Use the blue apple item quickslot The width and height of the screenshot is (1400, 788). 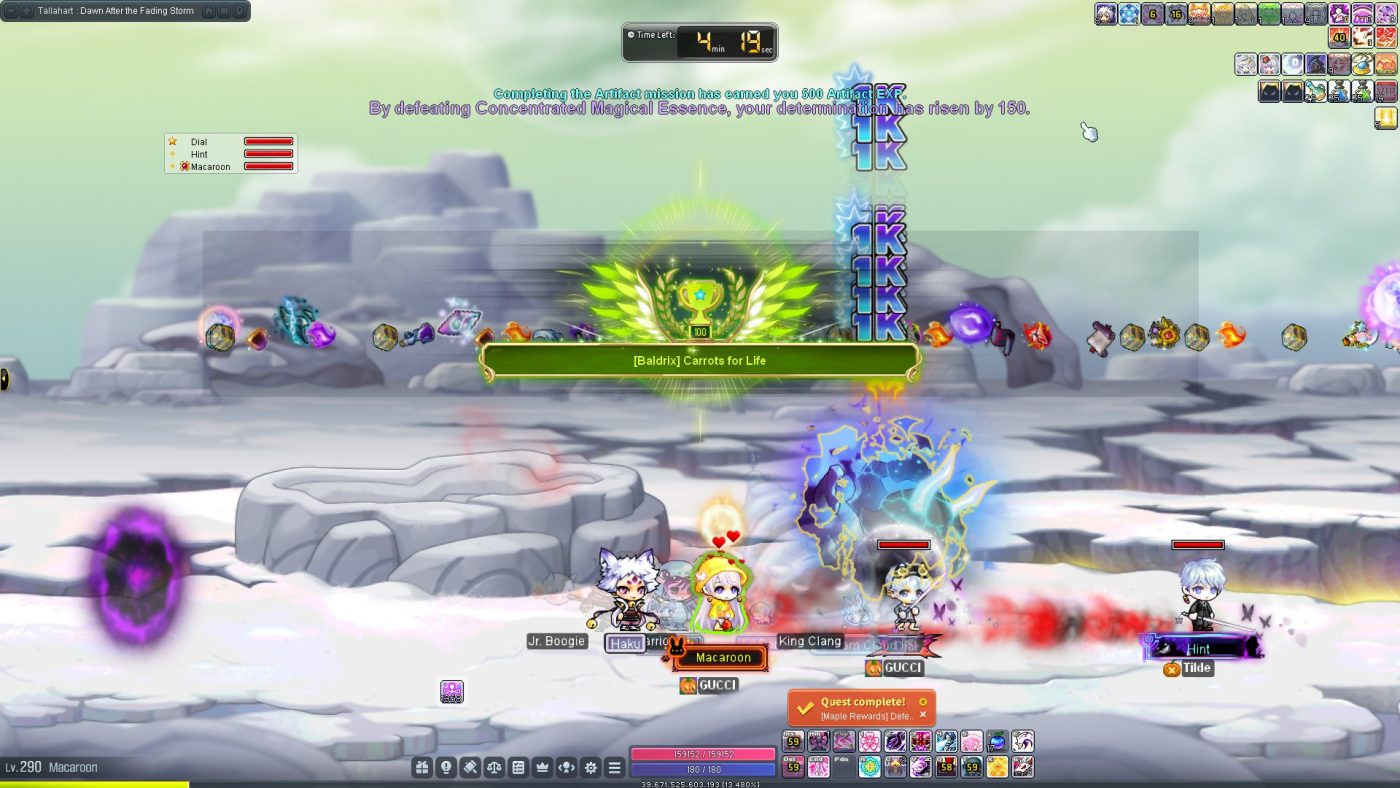[997, 741]
